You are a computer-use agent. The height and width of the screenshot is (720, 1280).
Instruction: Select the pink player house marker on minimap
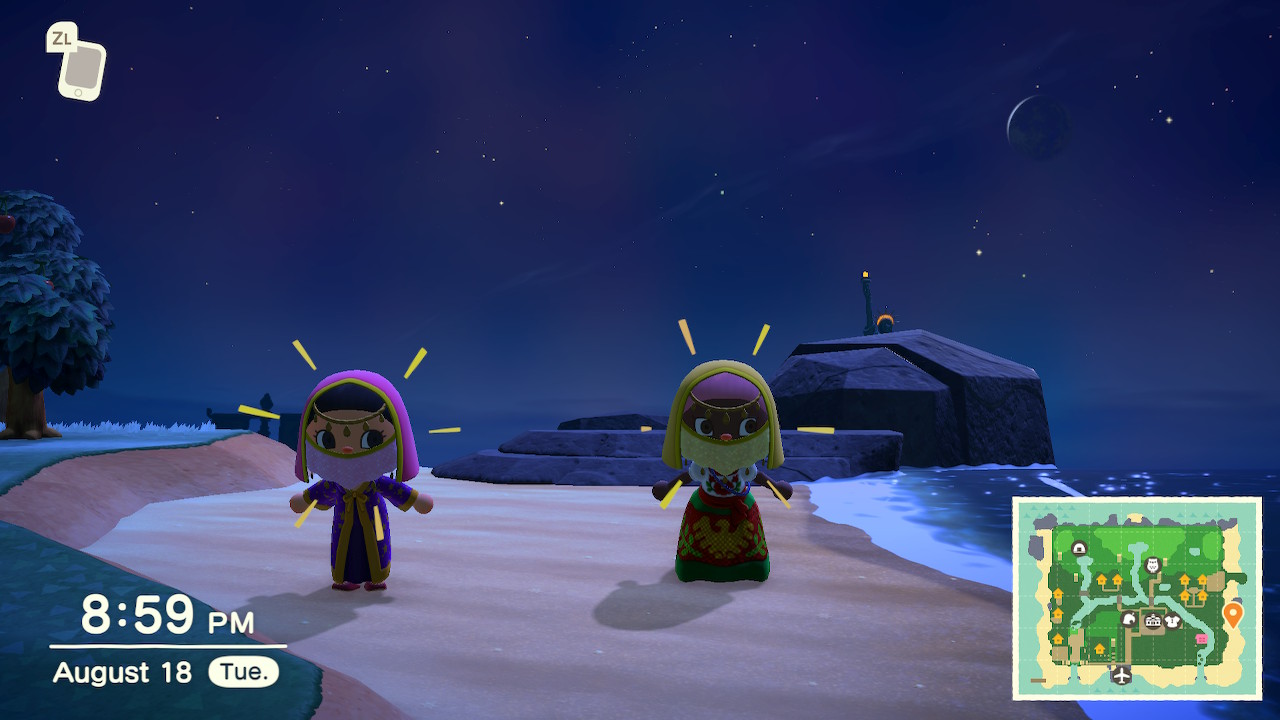(x=1201, y=639)
